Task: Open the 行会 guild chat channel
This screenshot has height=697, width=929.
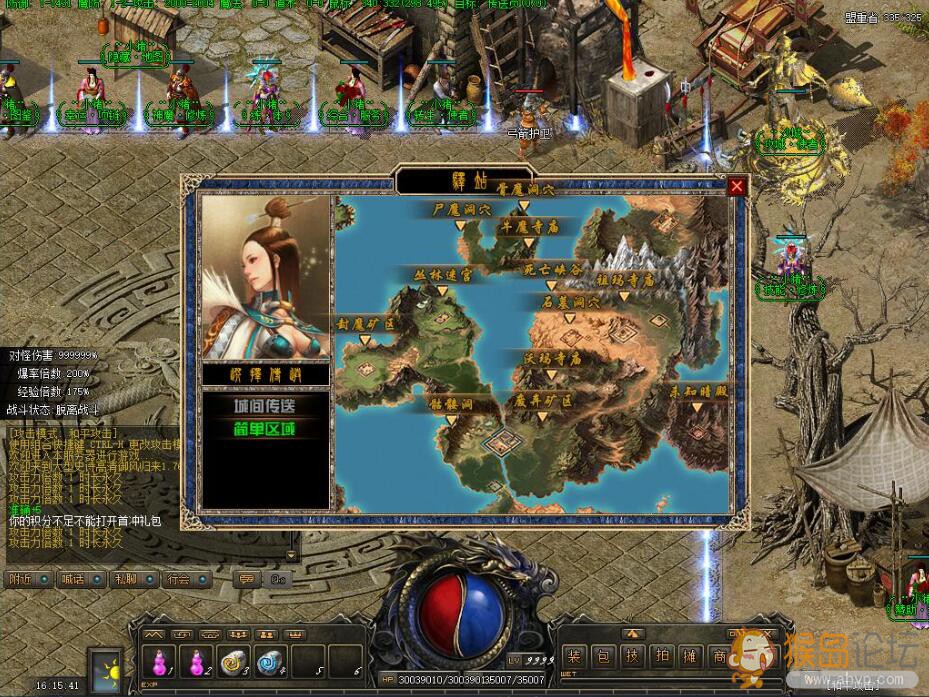Action: click(x=178, y=578)
